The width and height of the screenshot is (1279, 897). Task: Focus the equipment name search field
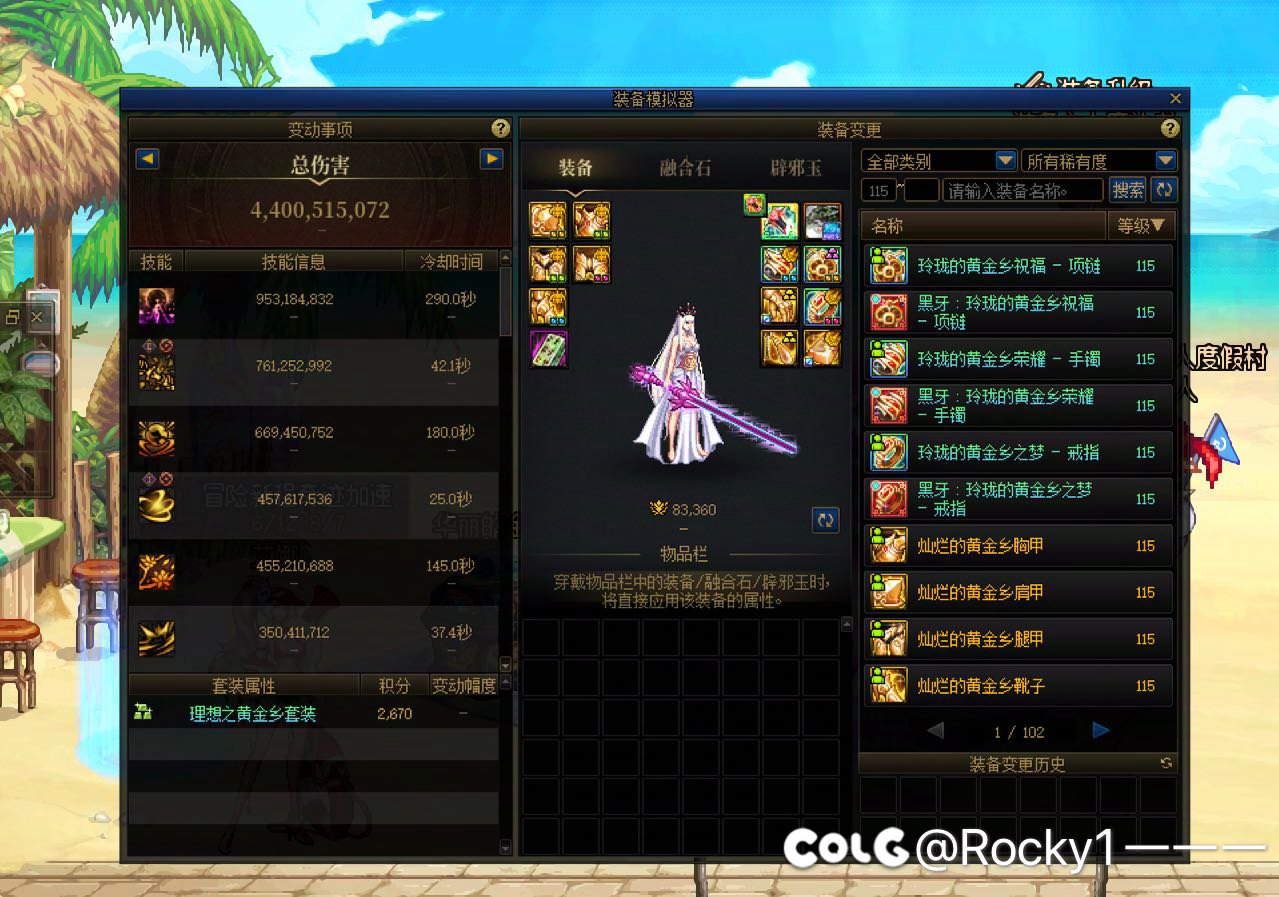(1023, 190)
